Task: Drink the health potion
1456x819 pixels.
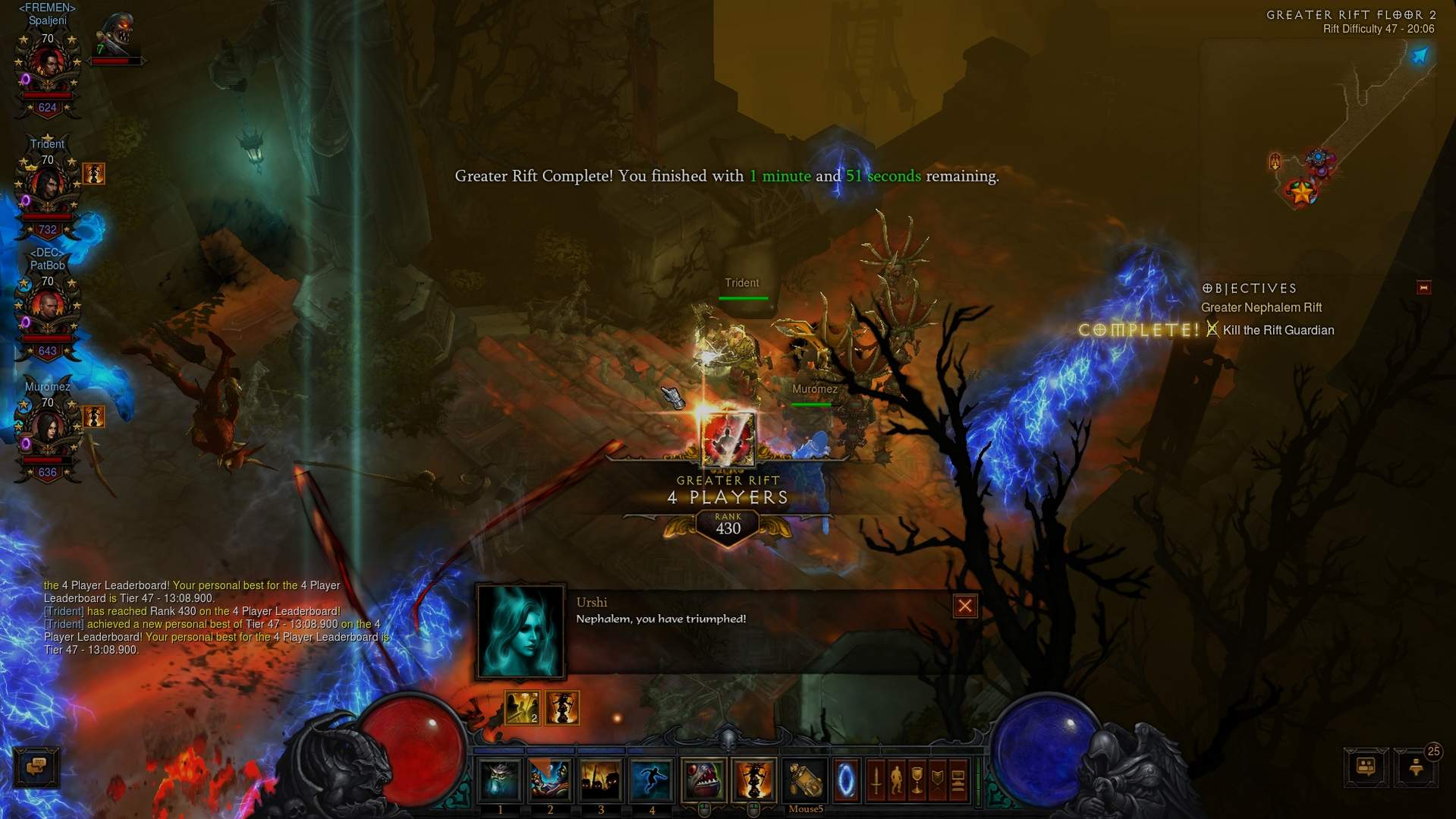Action: pyautogui.click(x=805, y=780)
